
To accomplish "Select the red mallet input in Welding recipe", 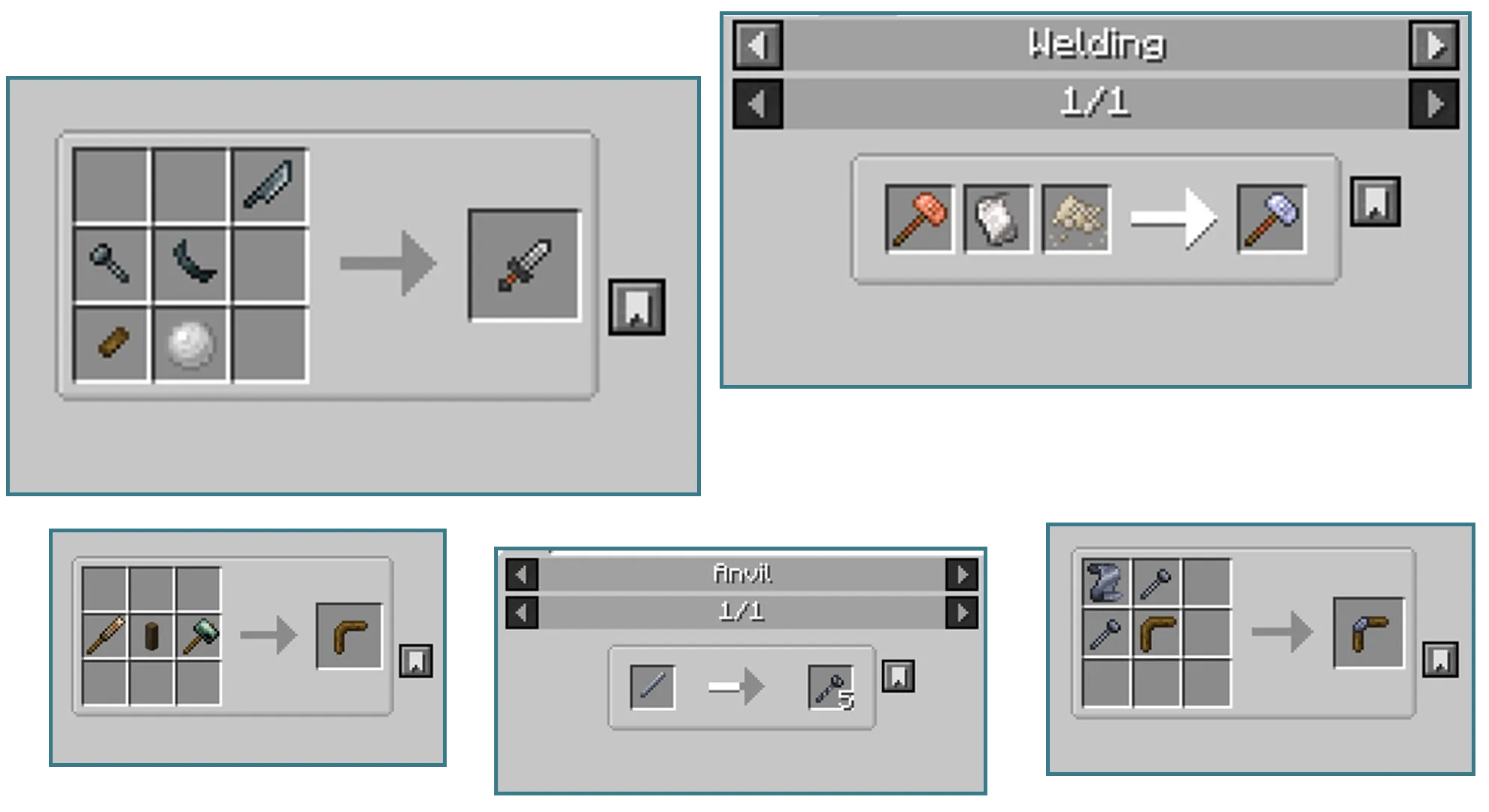I will pos(919,220).
